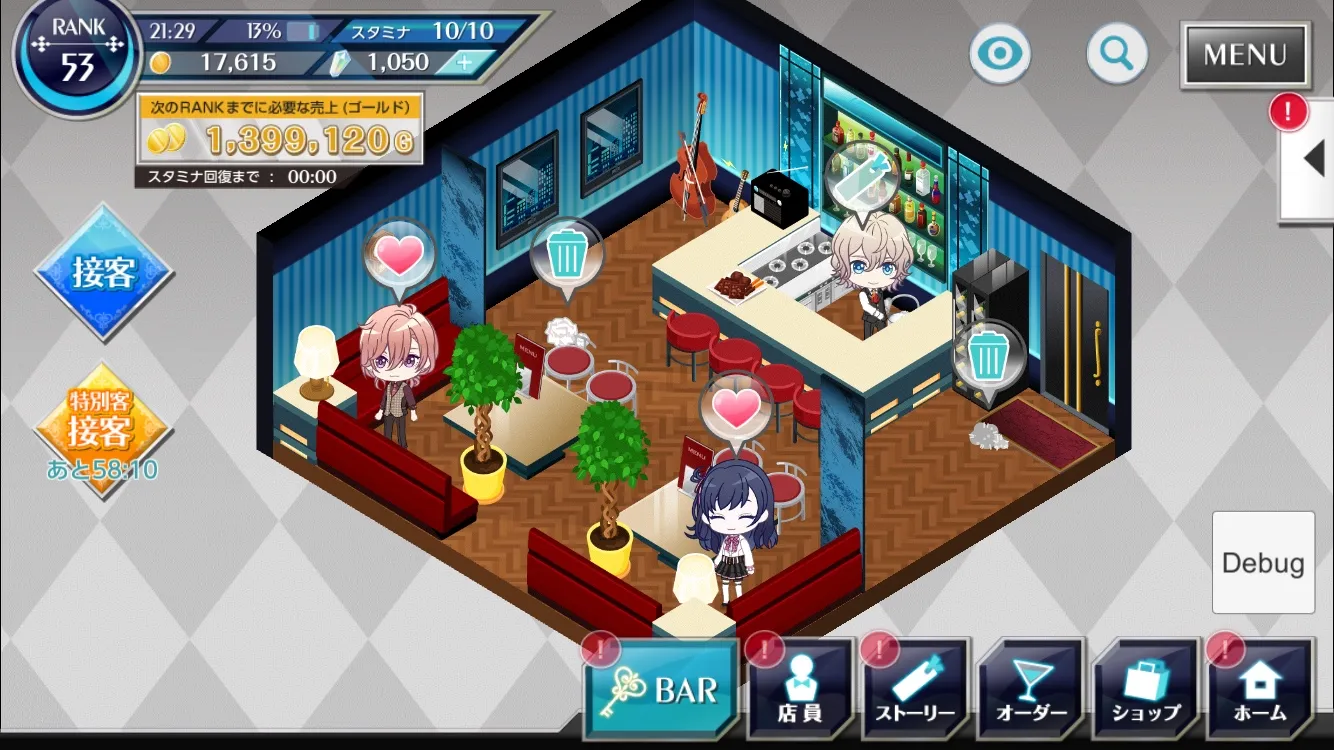Open the Debug button
Viewport: 1334px width, 750px height.
pos(1263,562)
